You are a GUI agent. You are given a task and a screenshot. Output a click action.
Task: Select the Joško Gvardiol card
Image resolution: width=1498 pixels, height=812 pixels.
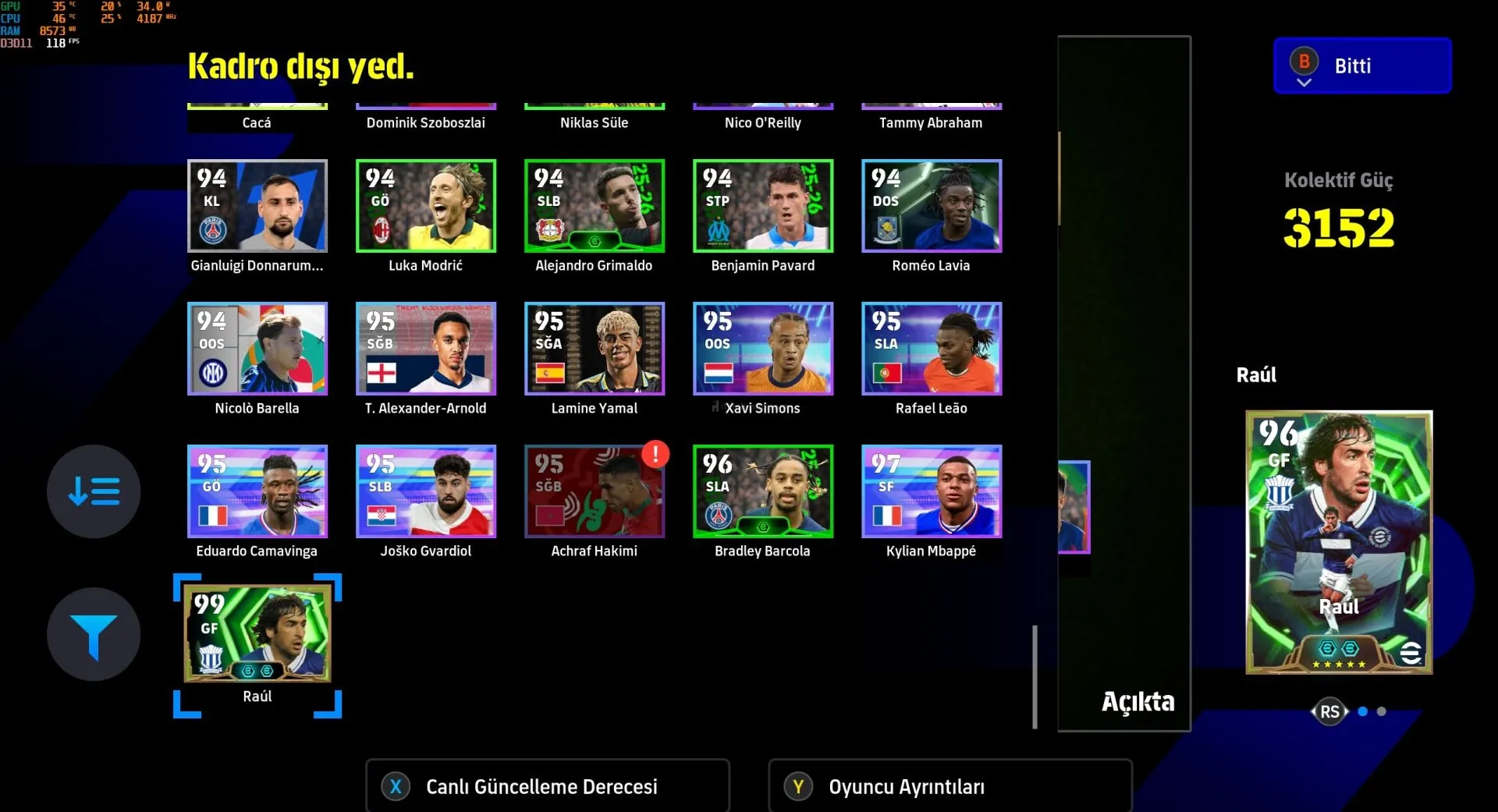point(425,491)
